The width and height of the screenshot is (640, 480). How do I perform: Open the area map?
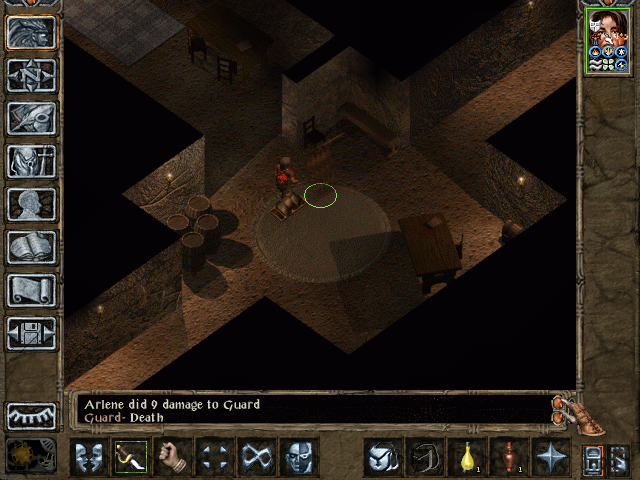[x=32, y=76]
